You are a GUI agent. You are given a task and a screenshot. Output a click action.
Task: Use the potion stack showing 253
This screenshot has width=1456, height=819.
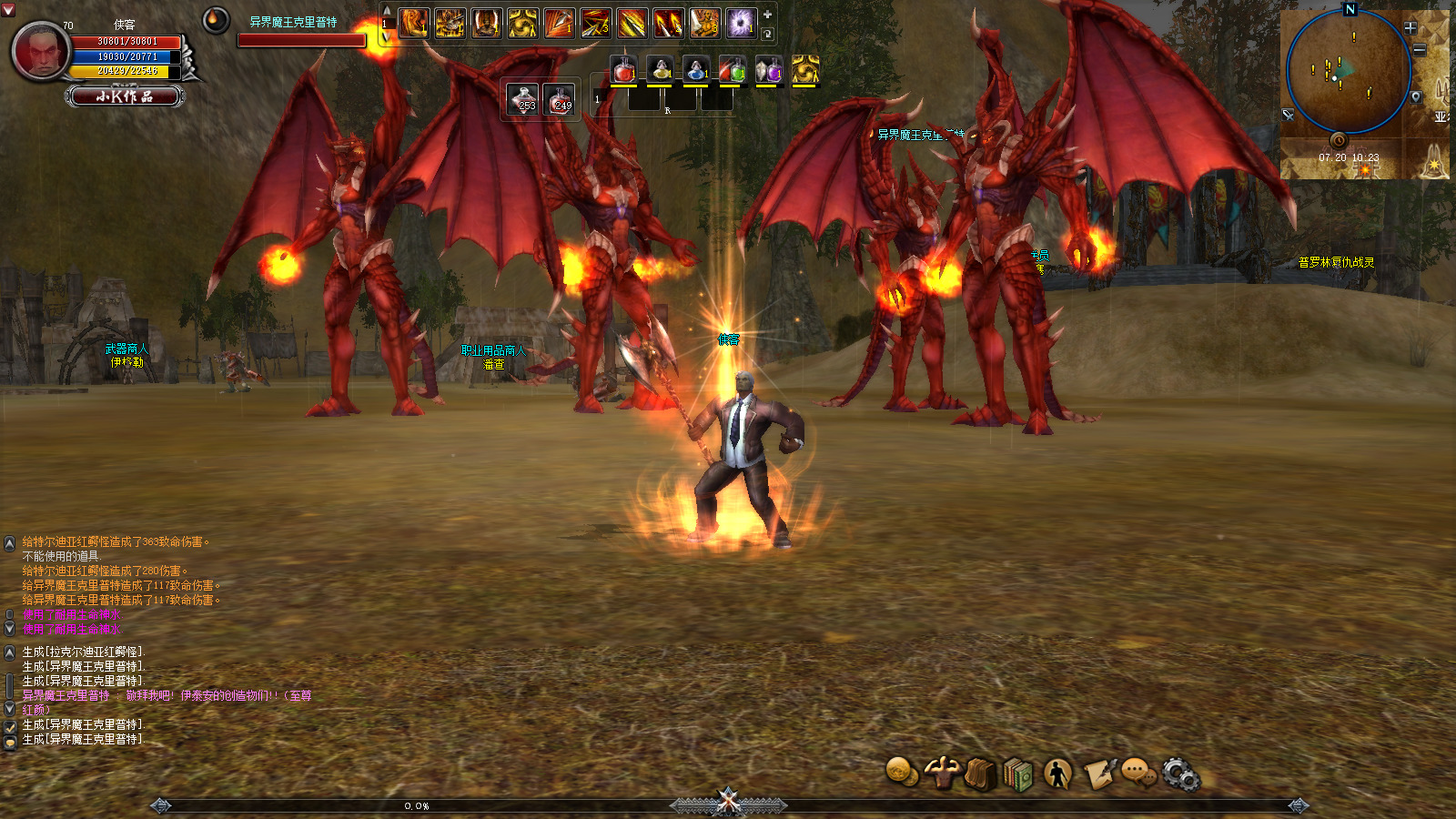click(x=524, y=98)
